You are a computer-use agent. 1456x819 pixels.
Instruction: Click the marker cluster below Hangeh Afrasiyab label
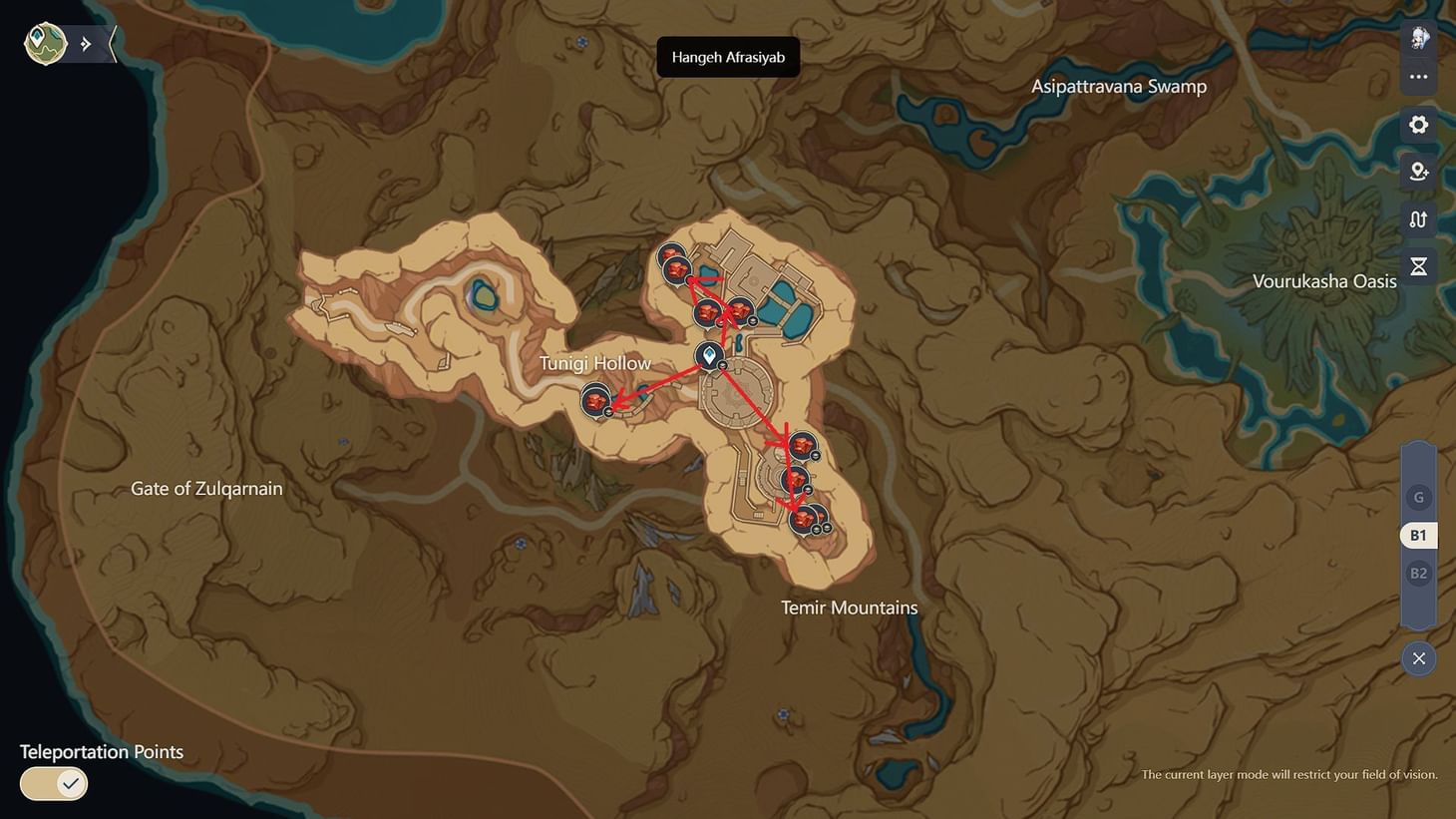click(671, 262)
